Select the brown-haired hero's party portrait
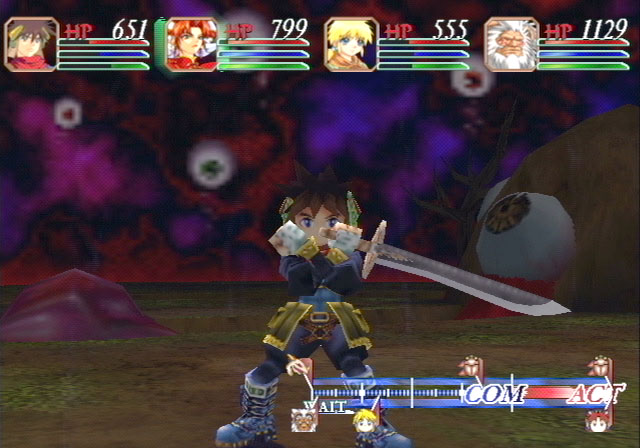 (30, 45)
